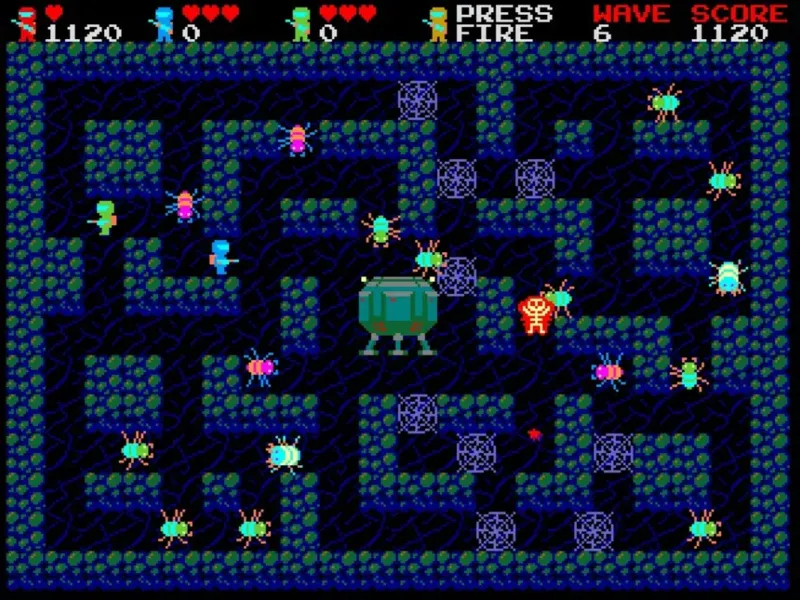Click the red player one icon

tap(28, 23)
